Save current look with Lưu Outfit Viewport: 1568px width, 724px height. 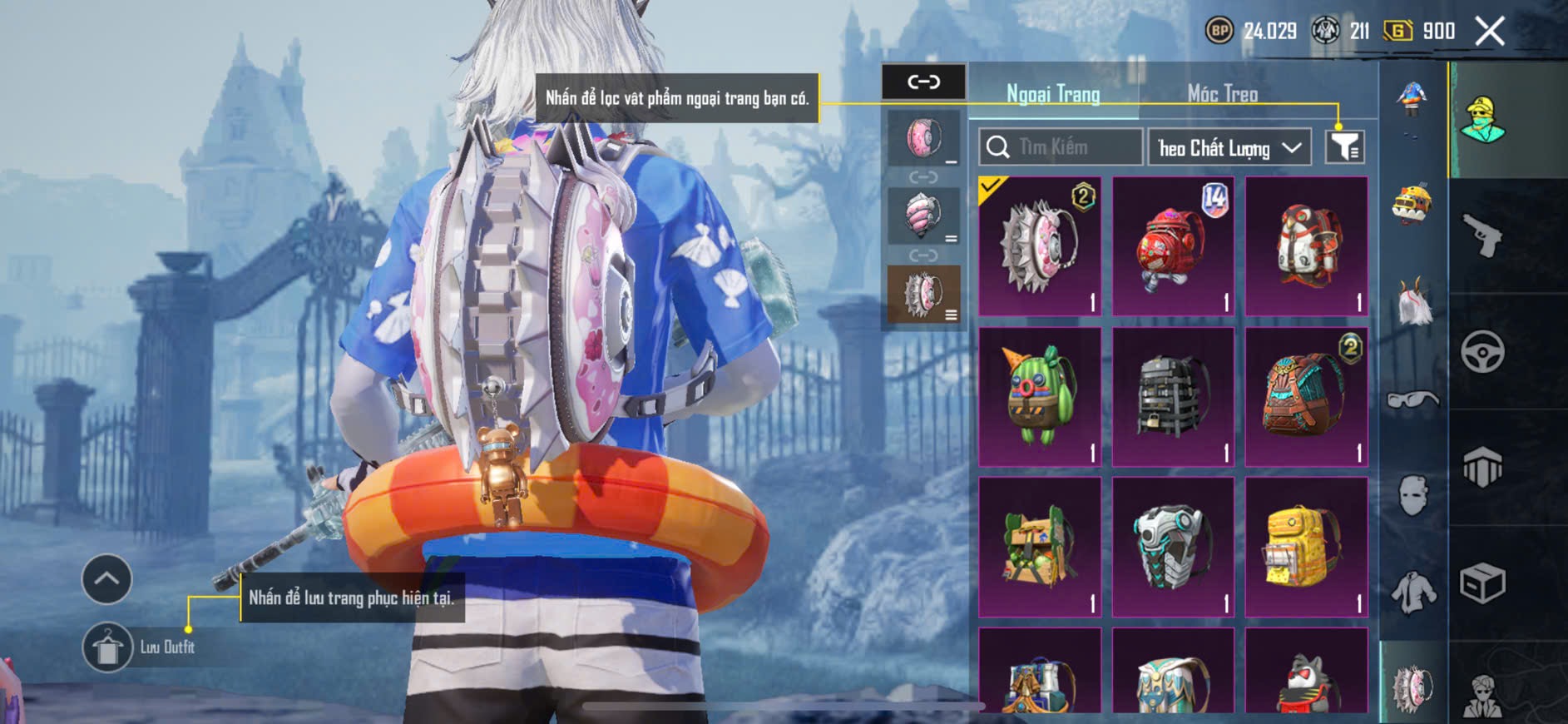pos(108,647)
